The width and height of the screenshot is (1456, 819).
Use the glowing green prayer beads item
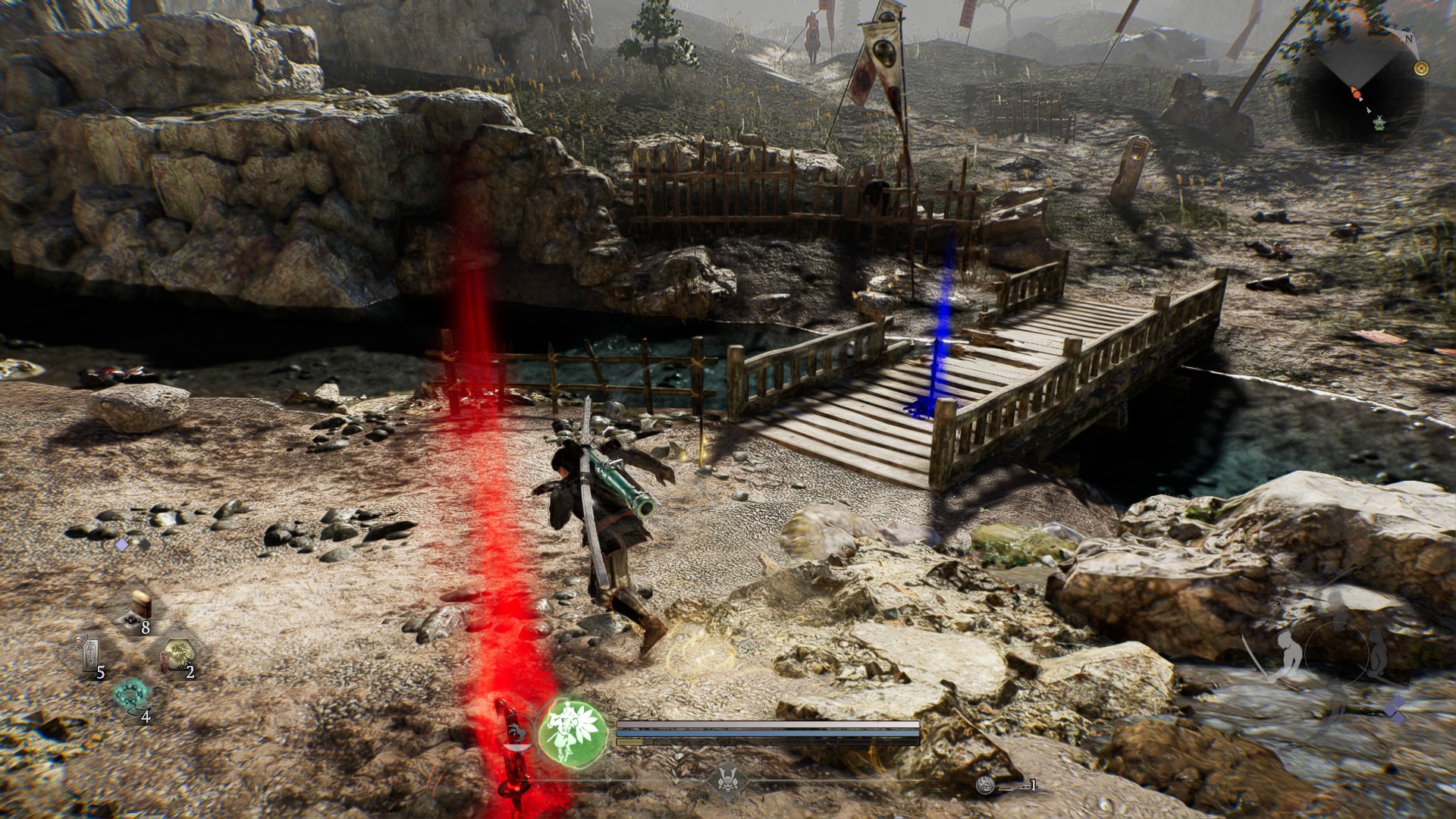(x=133, y=697)
